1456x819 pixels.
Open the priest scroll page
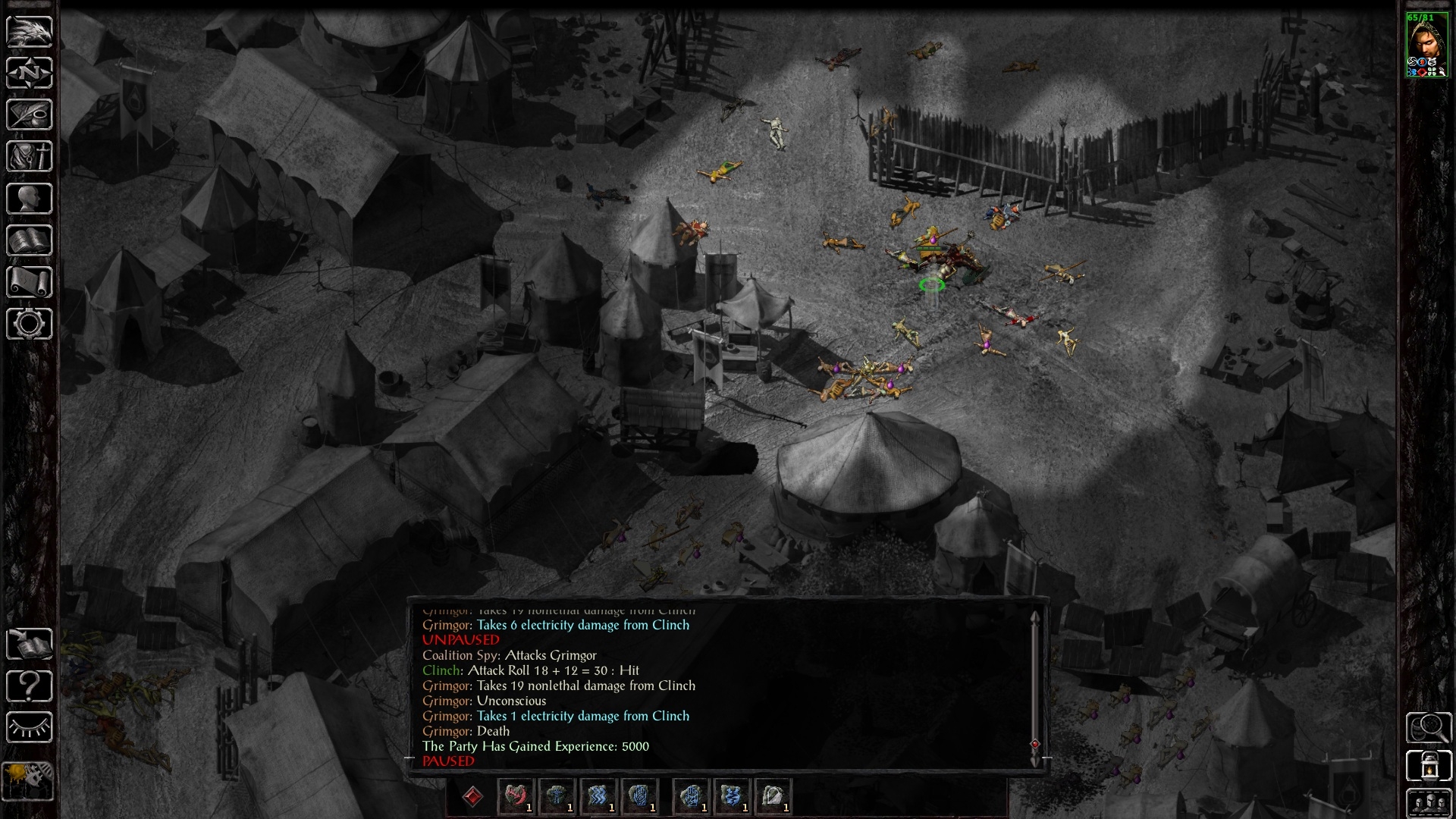click(30, 282)
